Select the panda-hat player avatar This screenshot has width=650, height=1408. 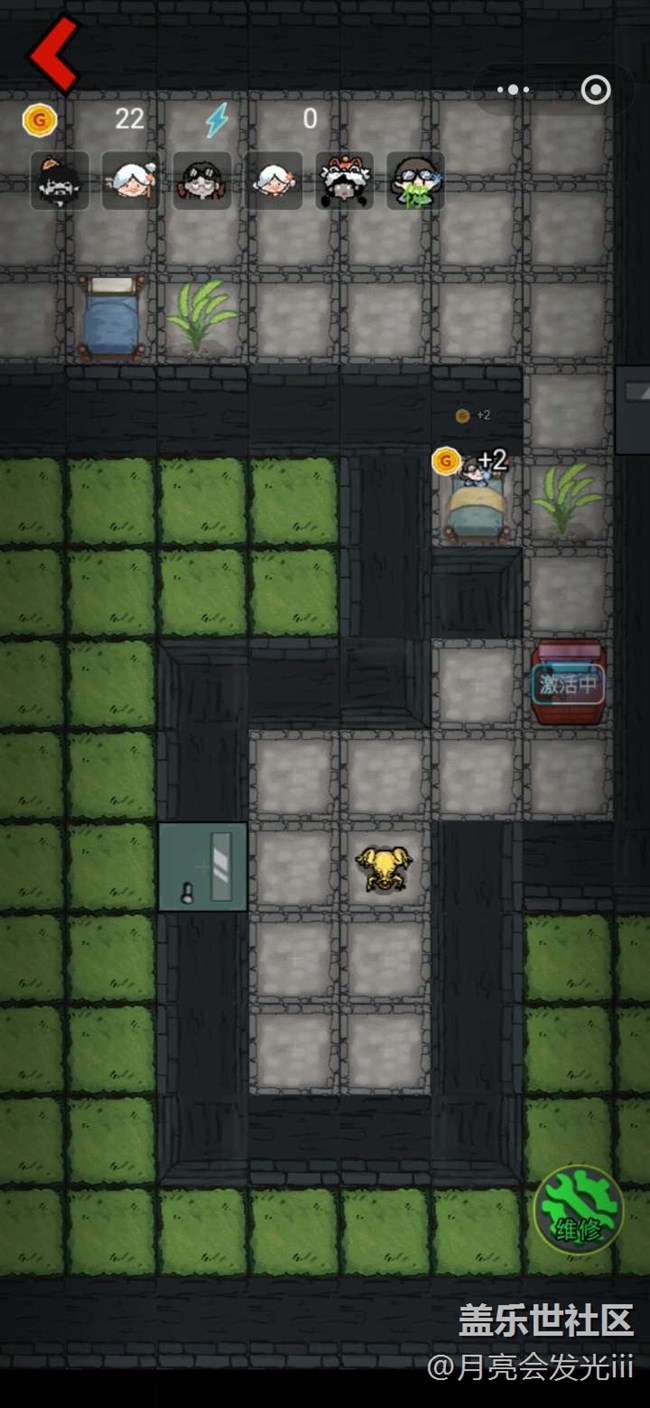(x=345, y=181)
